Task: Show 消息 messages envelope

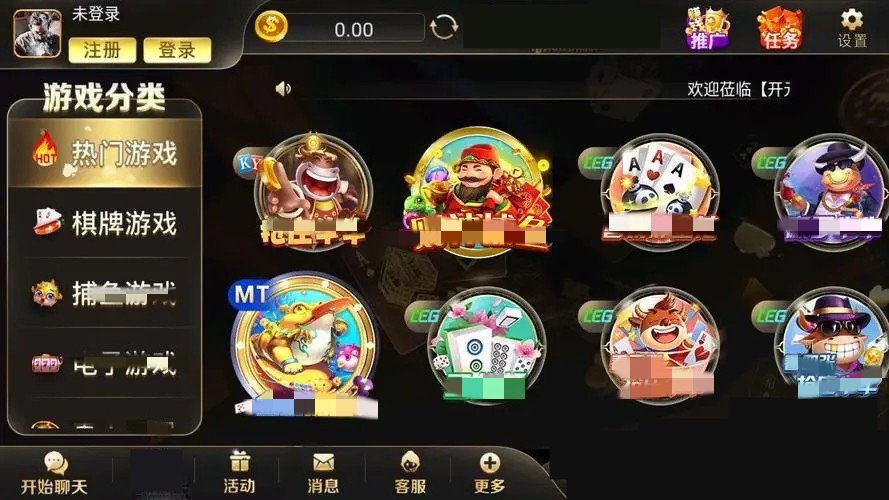Action: [323, 473]
